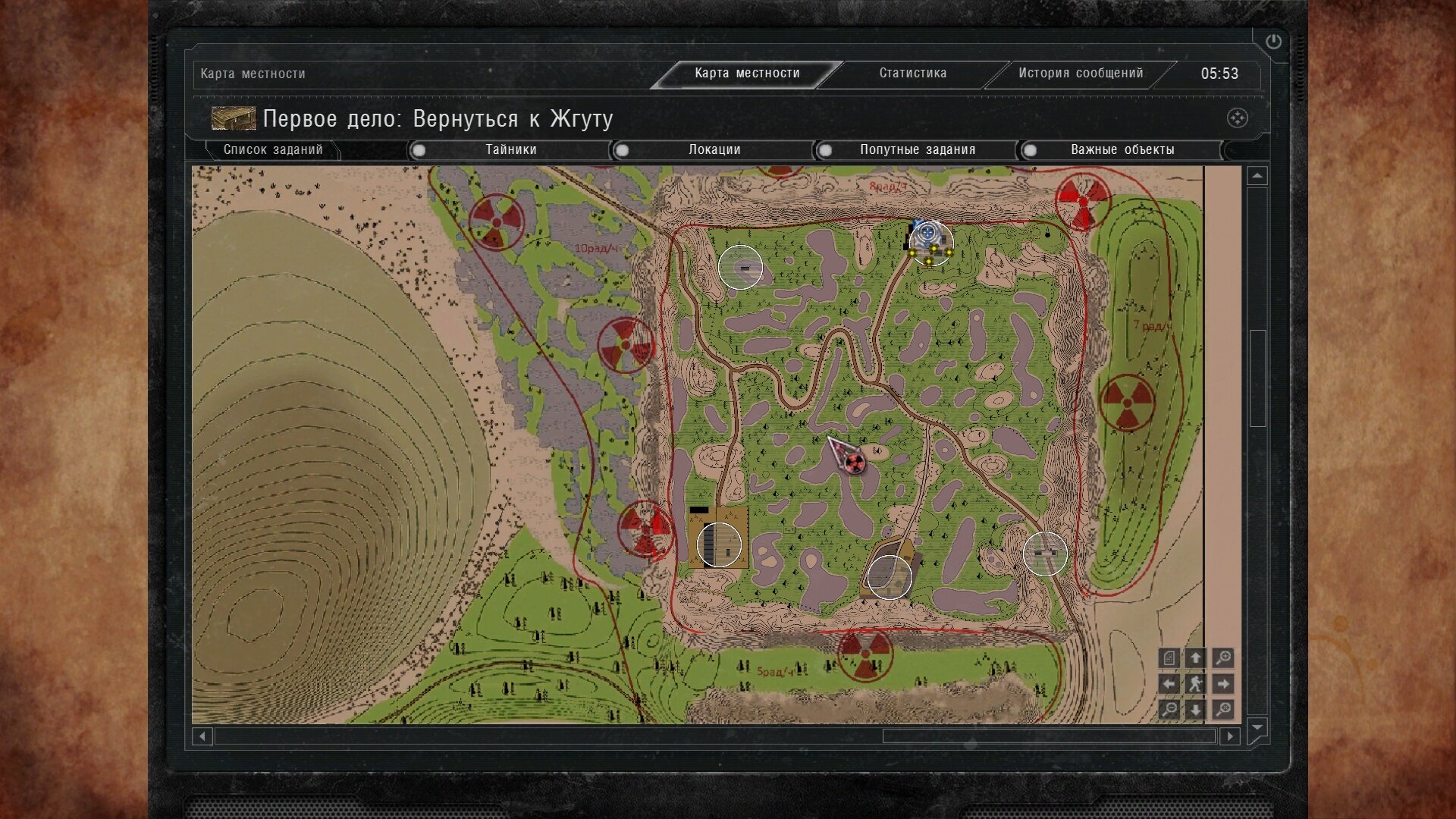This screenshot has height=819, width=1456.
Task: Click the quest target marker on the map
Action: 928,232
